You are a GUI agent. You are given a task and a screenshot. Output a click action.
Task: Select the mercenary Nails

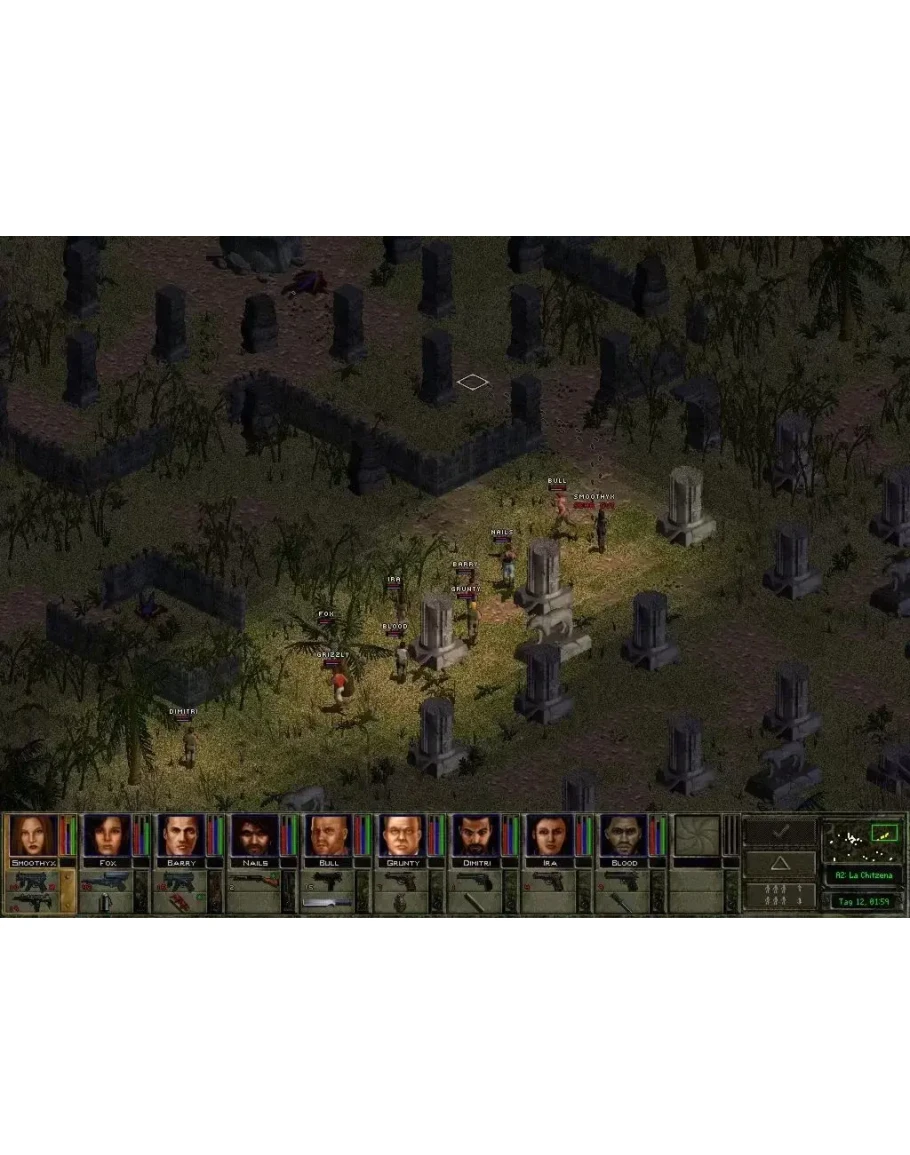pos(254,834)
